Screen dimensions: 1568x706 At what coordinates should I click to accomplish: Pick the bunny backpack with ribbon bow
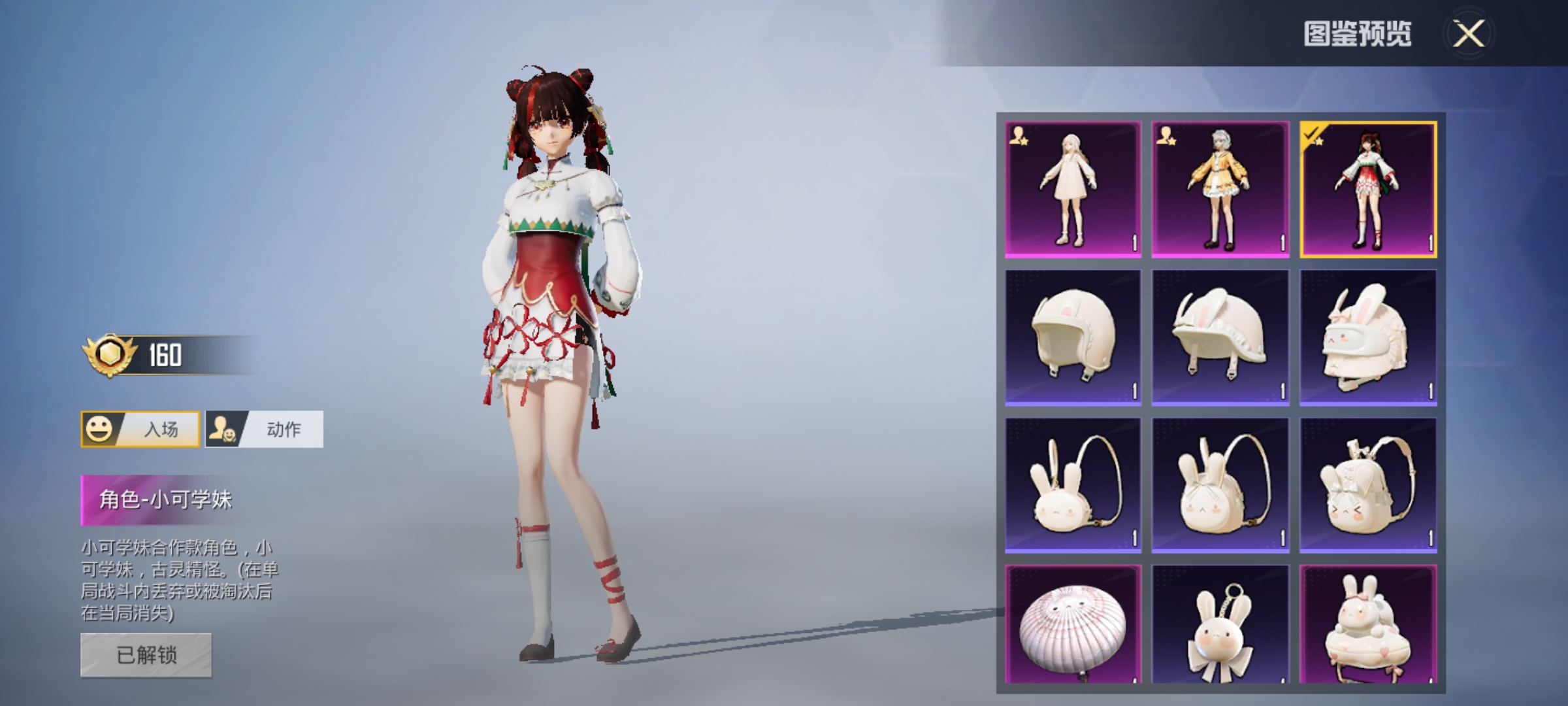coord(1220,485)
